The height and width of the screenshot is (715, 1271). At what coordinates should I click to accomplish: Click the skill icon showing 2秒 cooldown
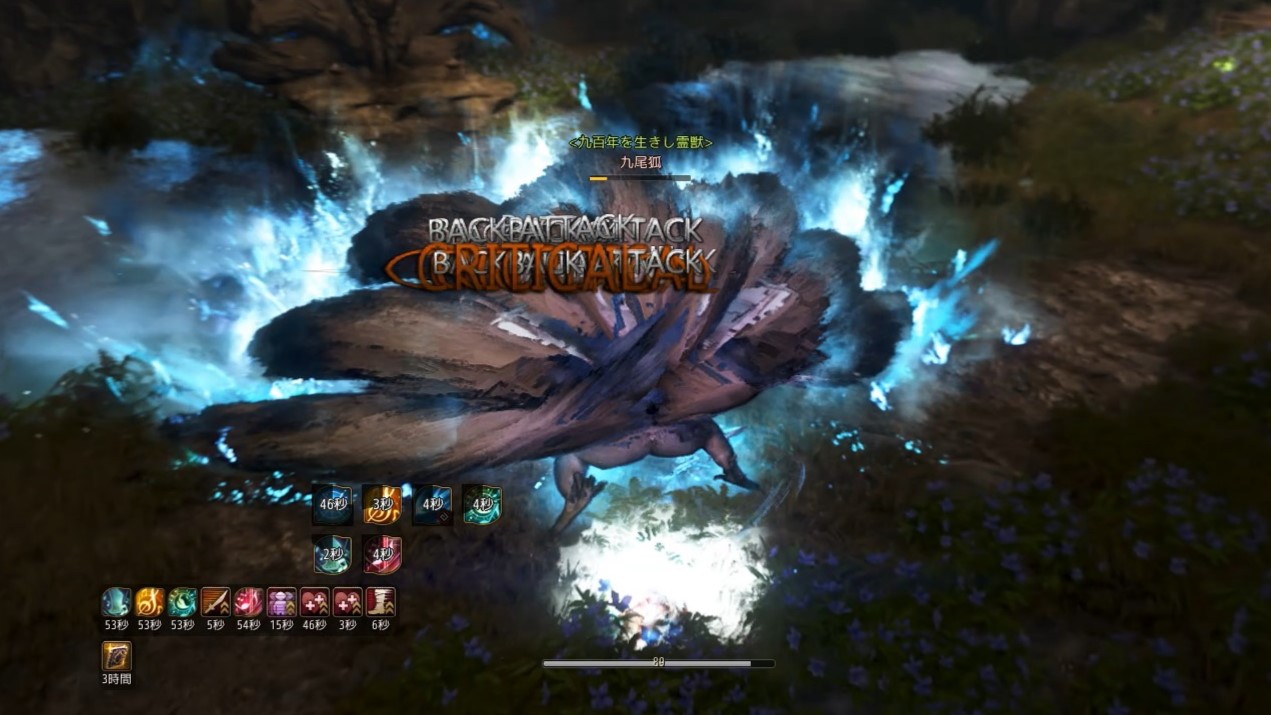tap(332, 555)
